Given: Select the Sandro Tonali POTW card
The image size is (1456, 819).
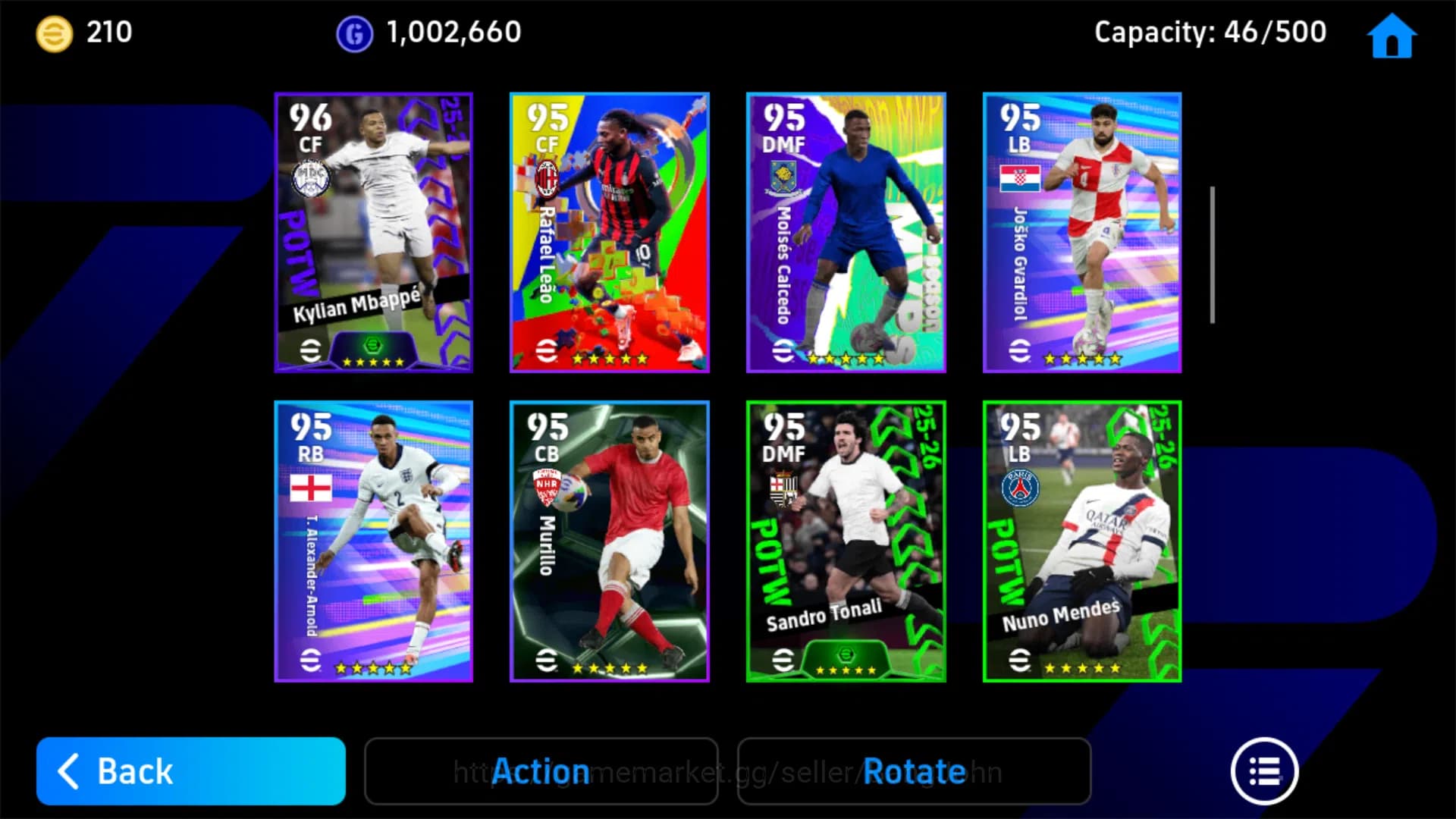Looking at the screenshot, I should pyautogui.click(x=846, y=542).
